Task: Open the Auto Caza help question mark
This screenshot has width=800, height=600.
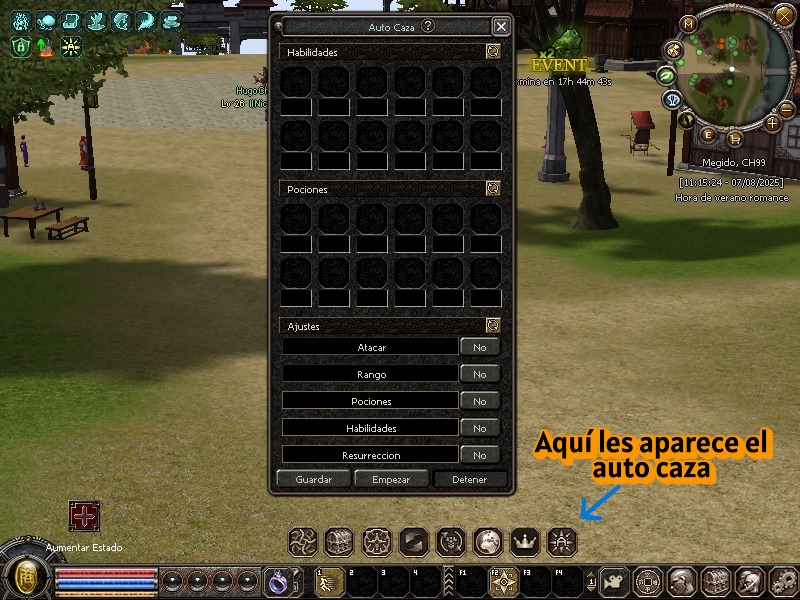Action: (x=428, y=27)
